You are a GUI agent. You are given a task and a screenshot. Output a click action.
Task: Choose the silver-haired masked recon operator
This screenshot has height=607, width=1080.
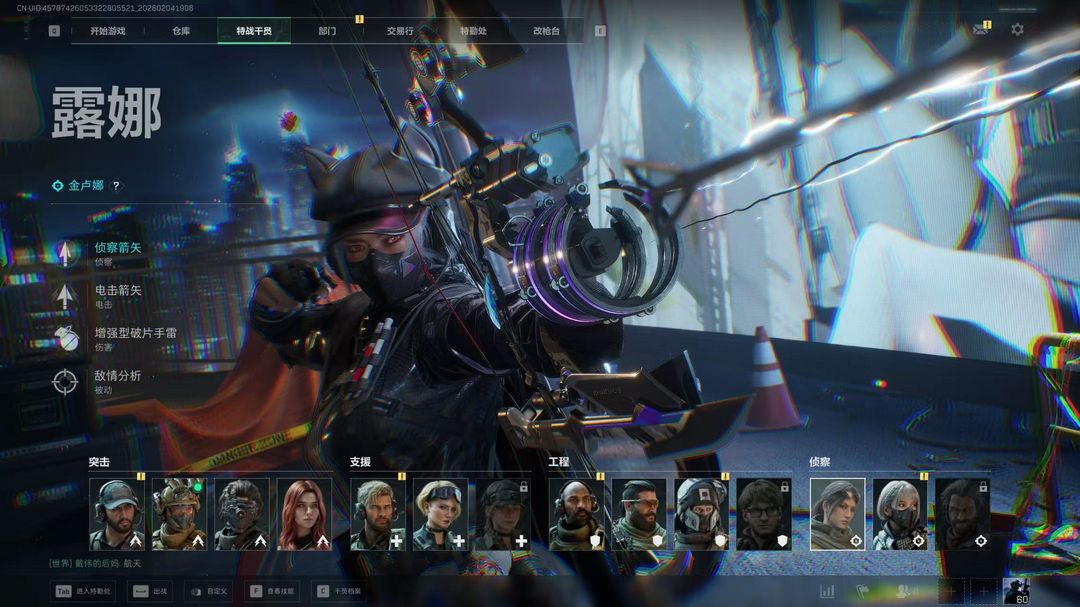(900, 514)
